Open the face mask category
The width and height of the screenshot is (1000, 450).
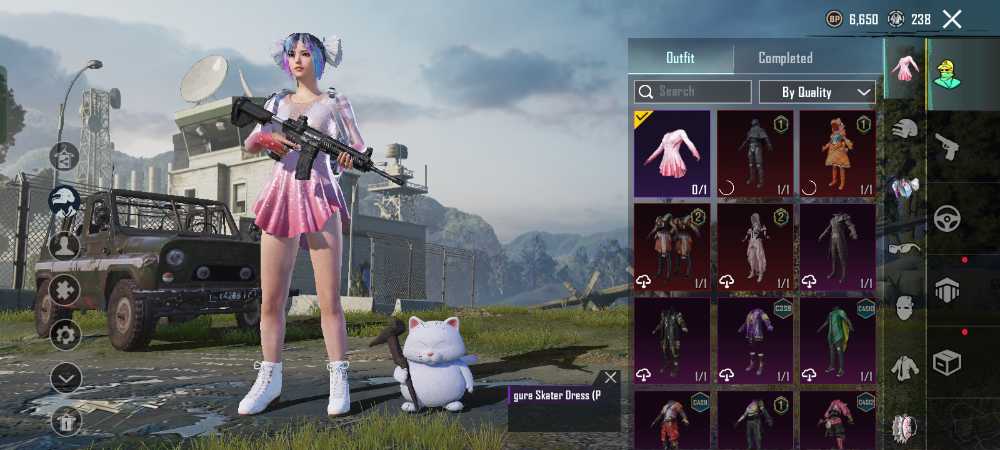pos(905,308)
